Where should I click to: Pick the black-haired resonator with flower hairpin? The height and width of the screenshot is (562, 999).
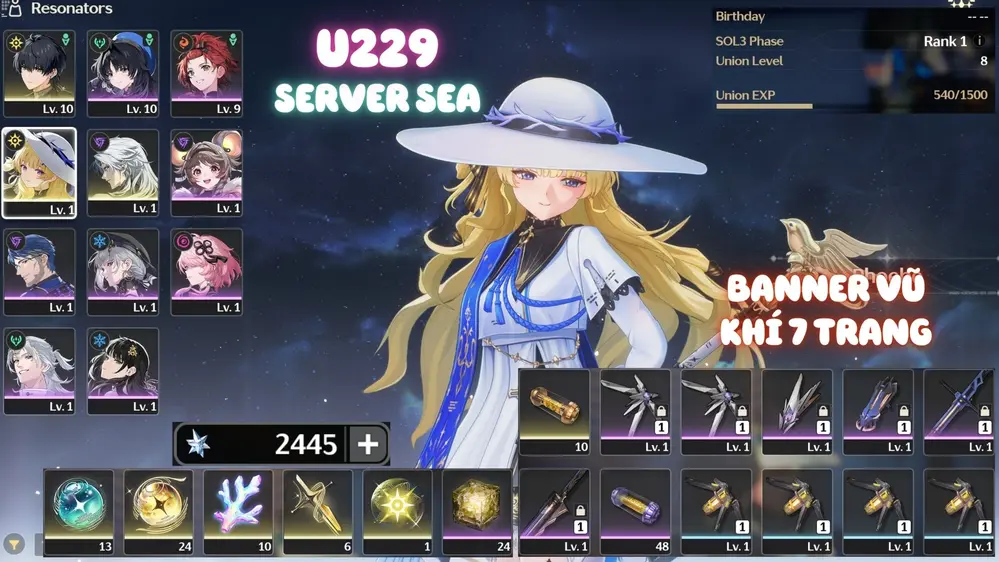tap(123, 370)
